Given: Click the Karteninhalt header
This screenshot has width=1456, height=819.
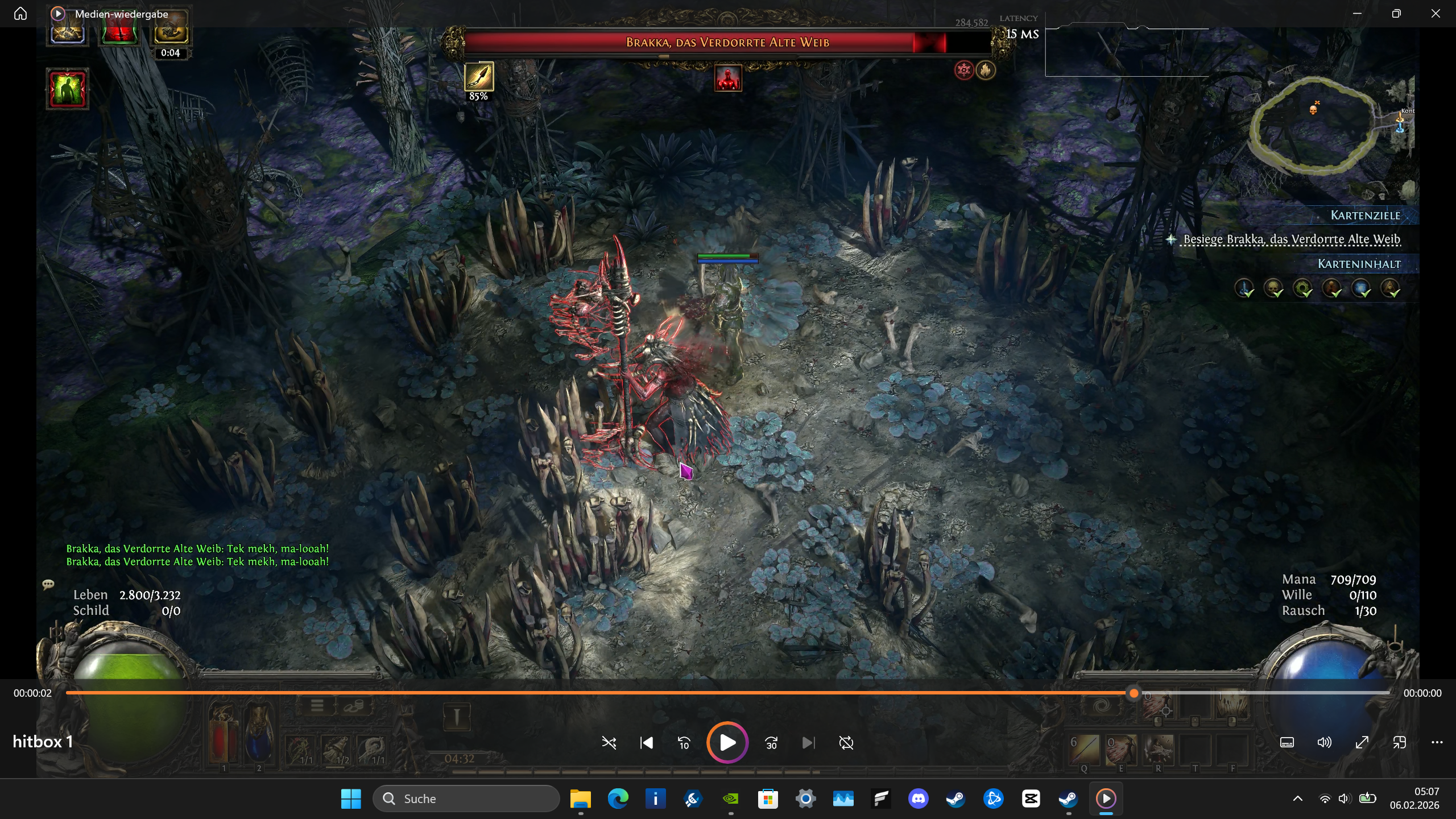Looking at the screenshot, I should [x=1359, y=264].
